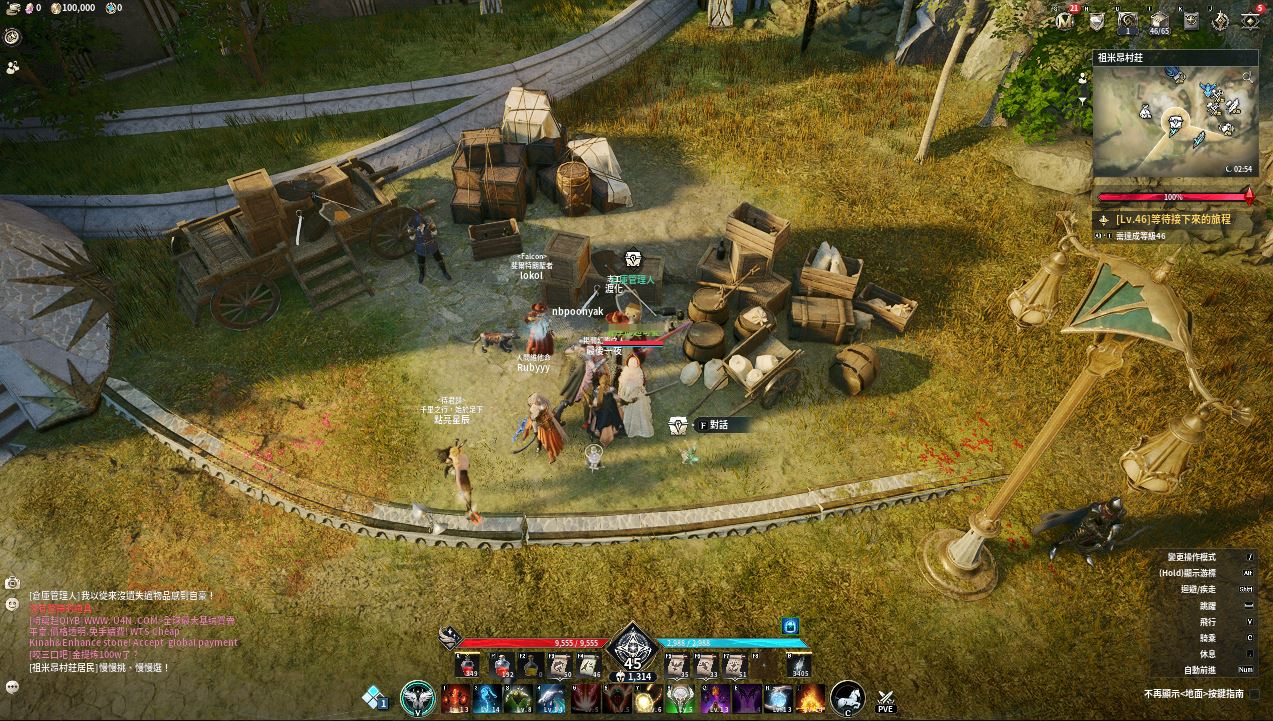
Task: Open the chat speech bubble button
Action: click(12, 687)
